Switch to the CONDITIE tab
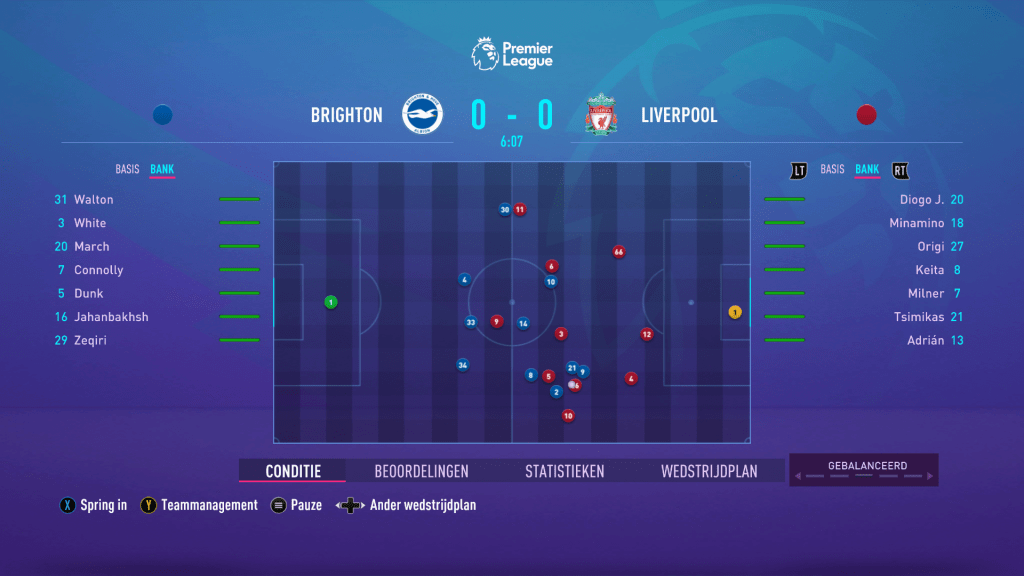 (x=293, y=471)
